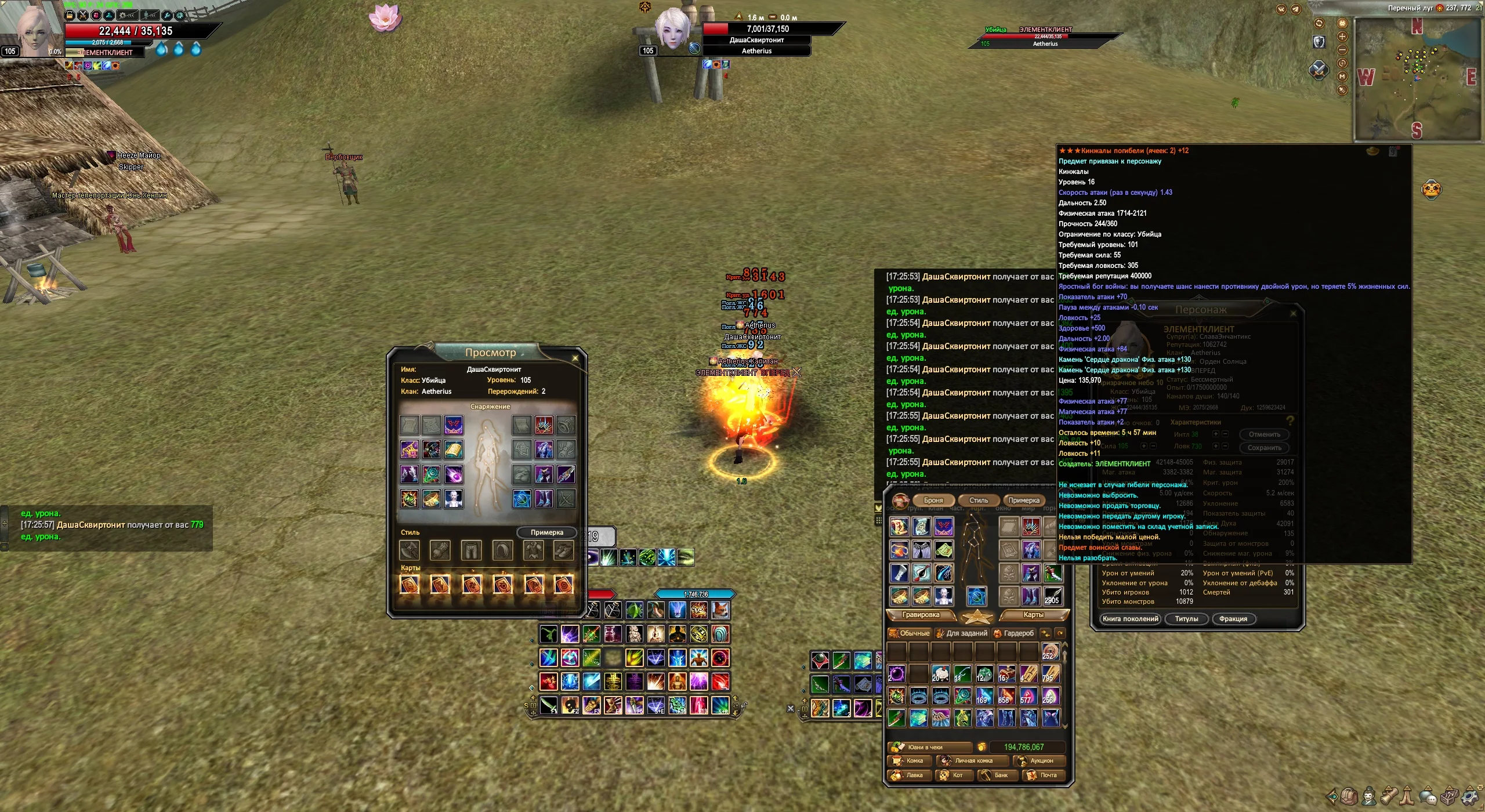Open the Броня tab in the equipment panel
Screen dimensions: 1485x812
[x=933, y=501]
